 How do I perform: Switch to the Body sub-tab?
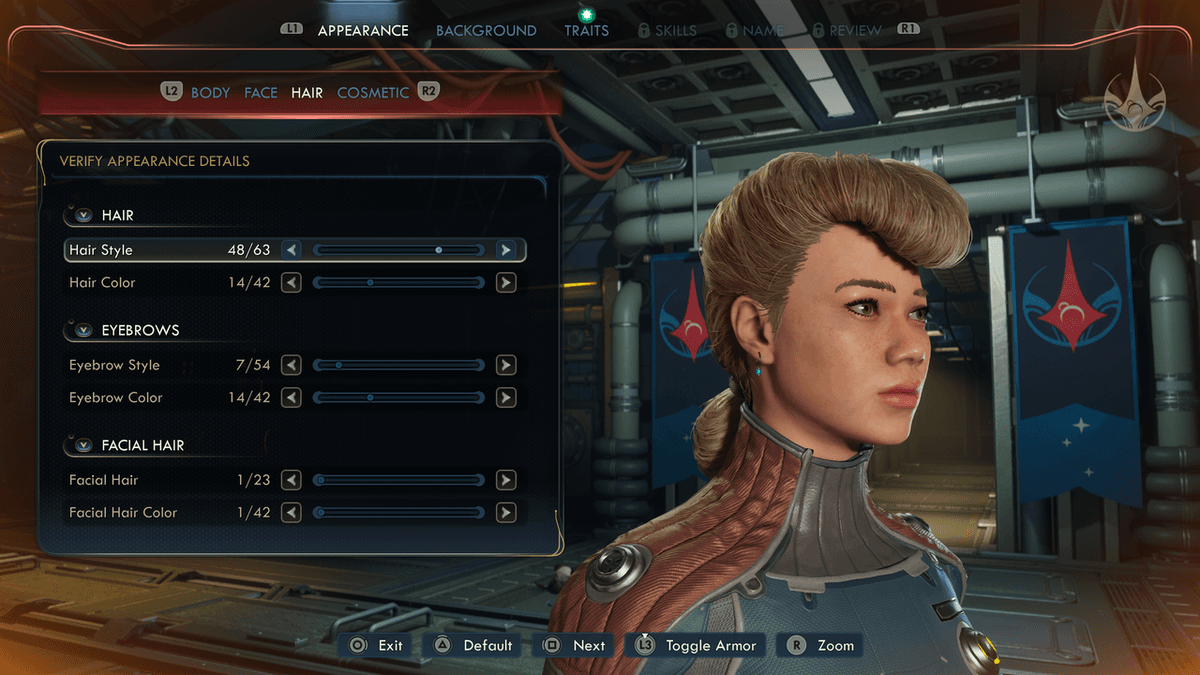(210, 92)
